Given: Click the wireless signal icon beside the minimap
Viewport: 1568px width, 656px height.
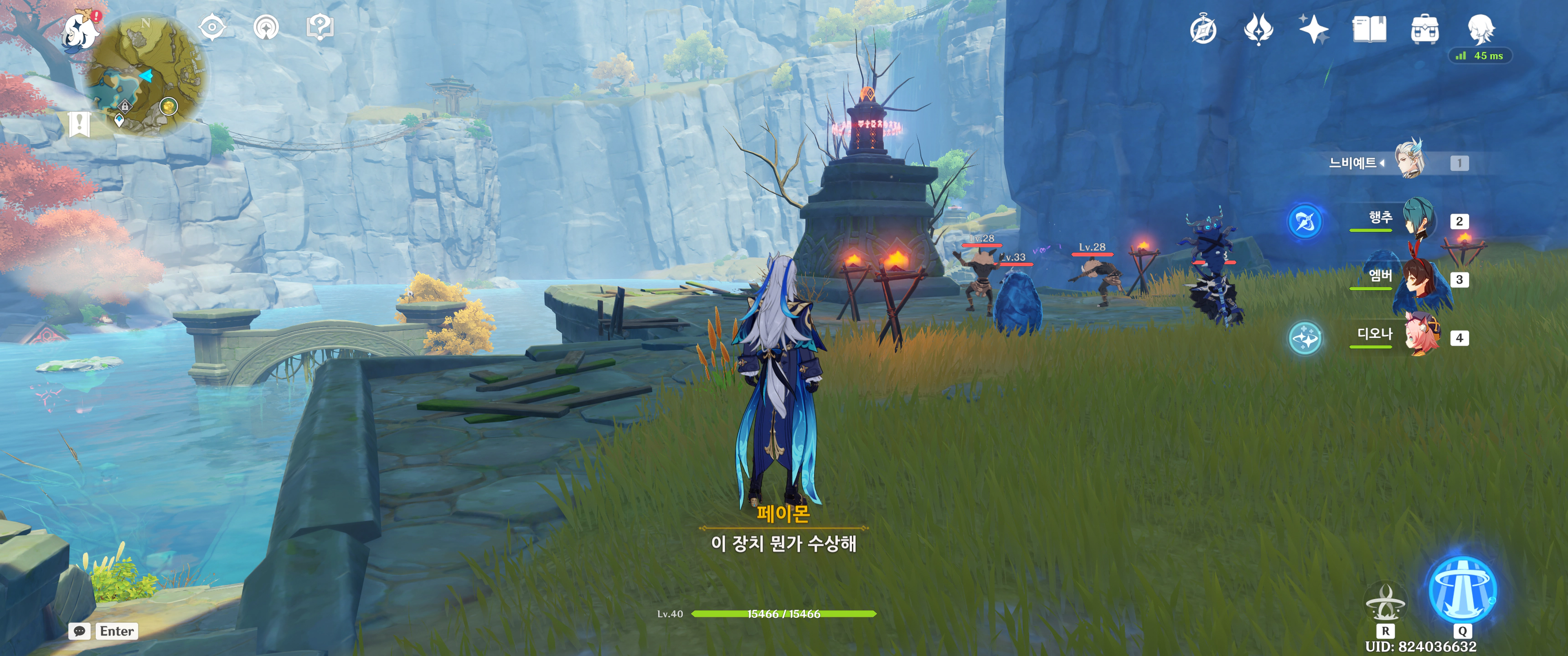Looking at the screenshot, I should point(266,27).
